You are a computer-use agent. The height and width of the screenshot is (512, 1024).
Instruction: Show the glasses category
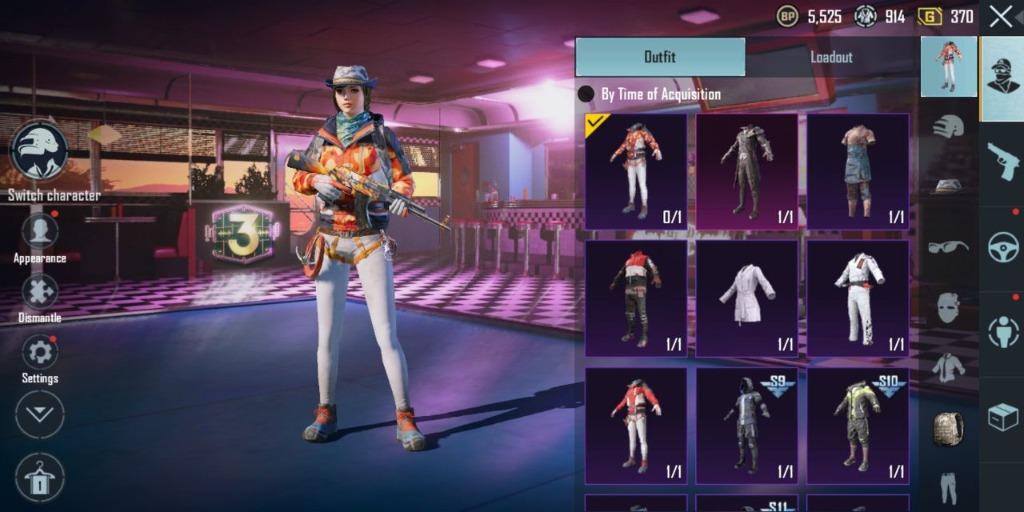pyautogui.click(x=948, y=247)
